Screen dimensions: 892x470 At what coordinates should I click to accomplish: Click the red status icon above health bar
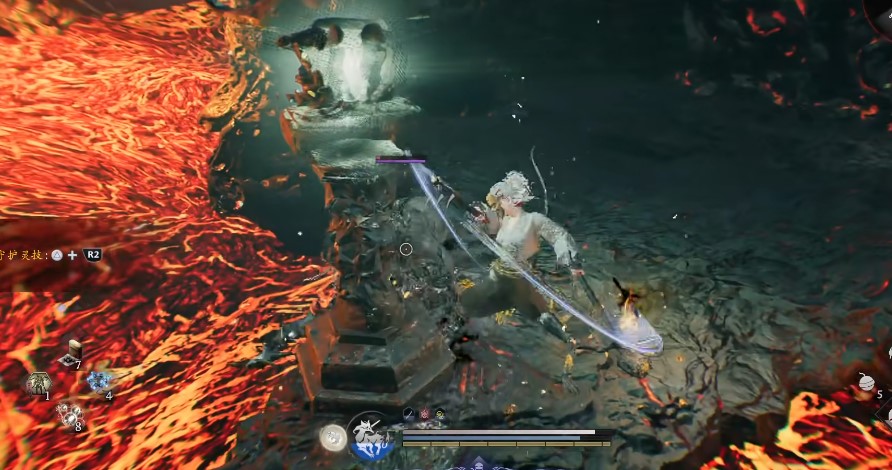click(x=424, y=413)
